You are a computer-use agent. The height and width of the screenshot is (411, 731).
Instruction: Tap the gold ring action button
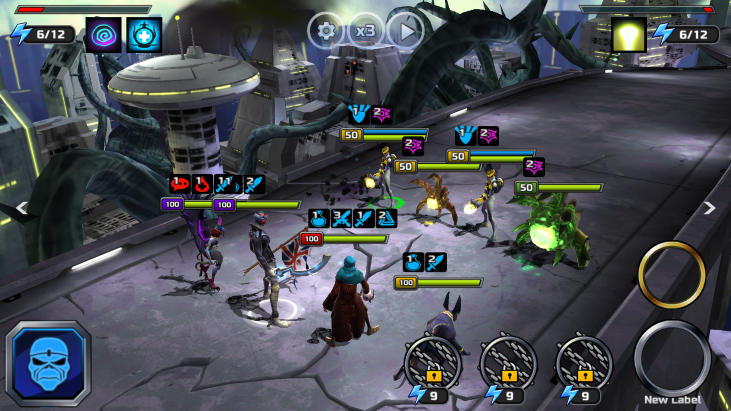(672, 275)
